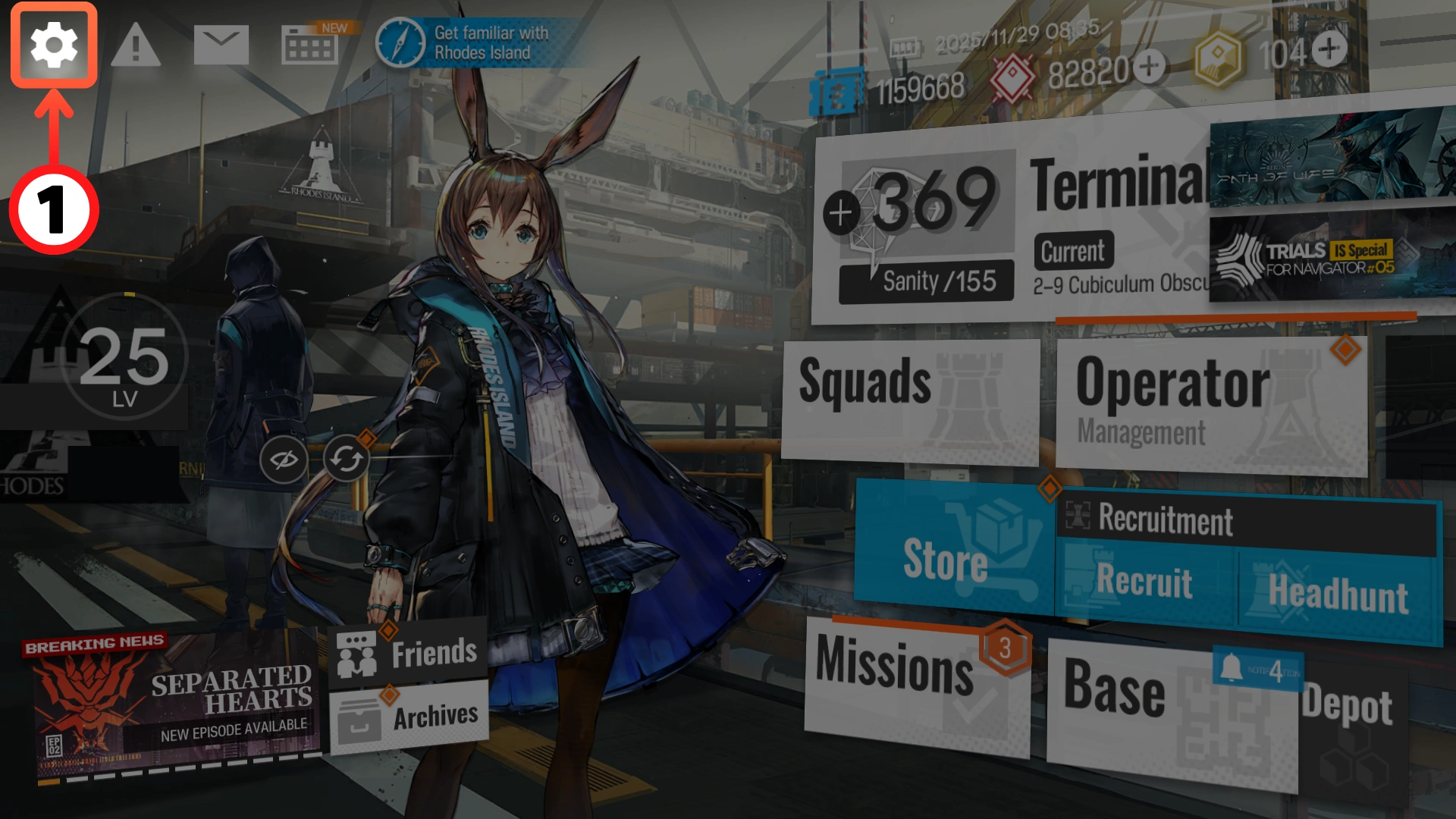Open the mail envelope inbox
This screenshot has width=1456, height=819.
click(221, 45)
